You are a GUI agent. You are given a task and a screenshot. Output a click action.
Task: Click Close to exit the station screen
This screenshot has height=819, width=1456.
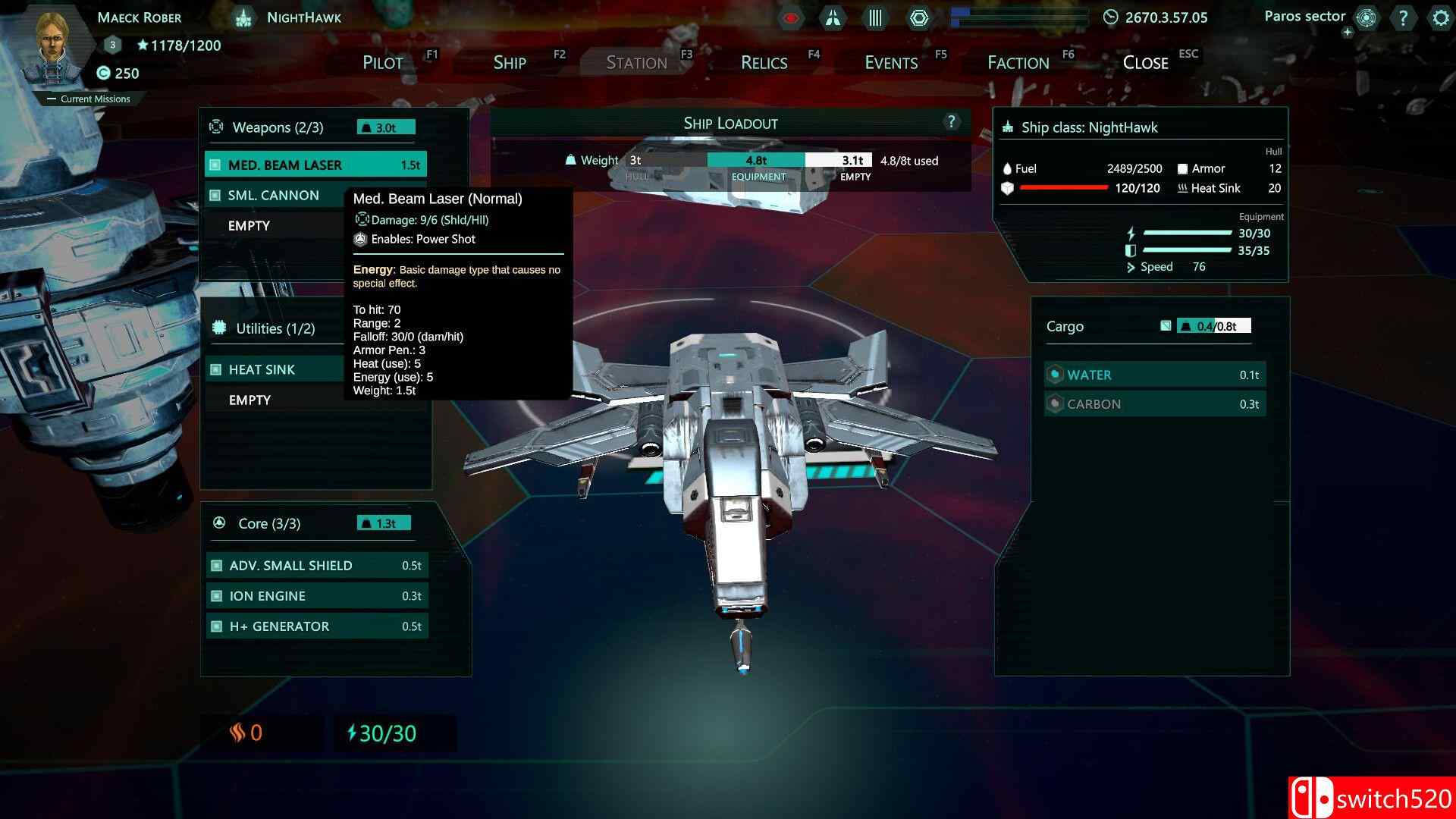pos(1144,62)
